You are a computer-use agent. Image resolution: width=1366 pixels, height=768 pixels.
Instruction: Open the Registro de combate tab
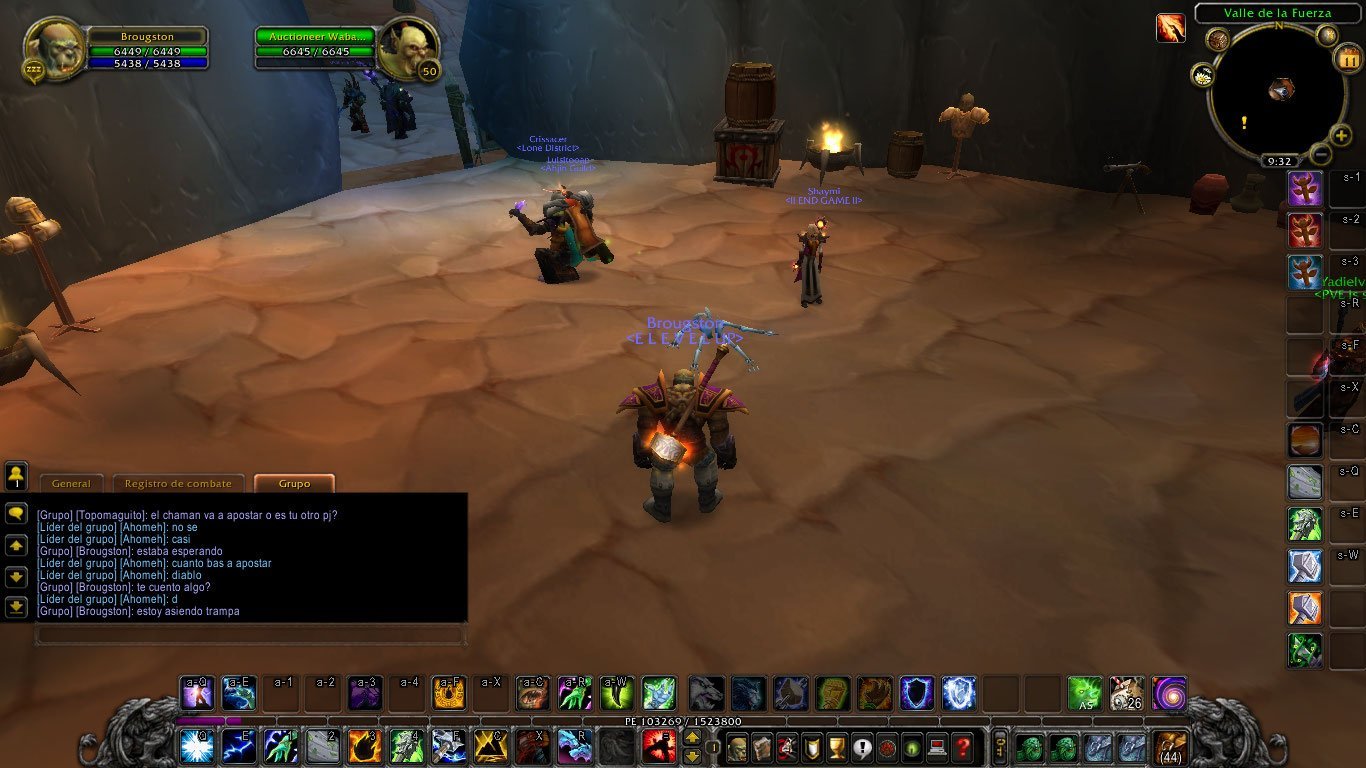click(x=178, y=484)
